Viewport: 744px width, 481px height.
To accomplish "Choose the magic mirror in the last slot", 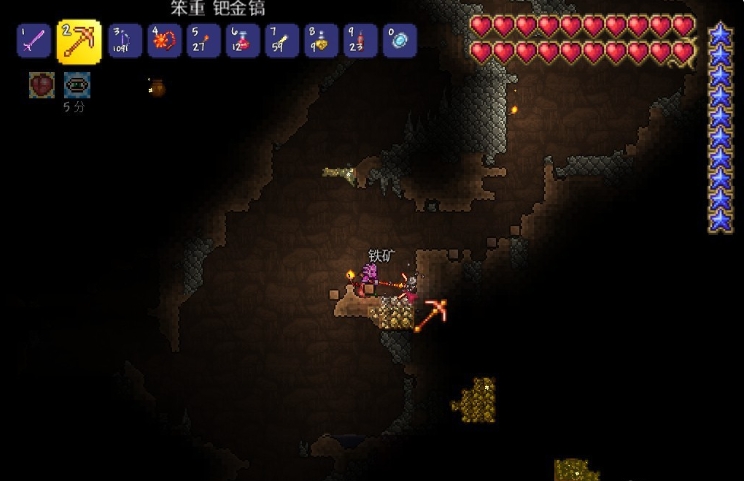I will 400,41.
